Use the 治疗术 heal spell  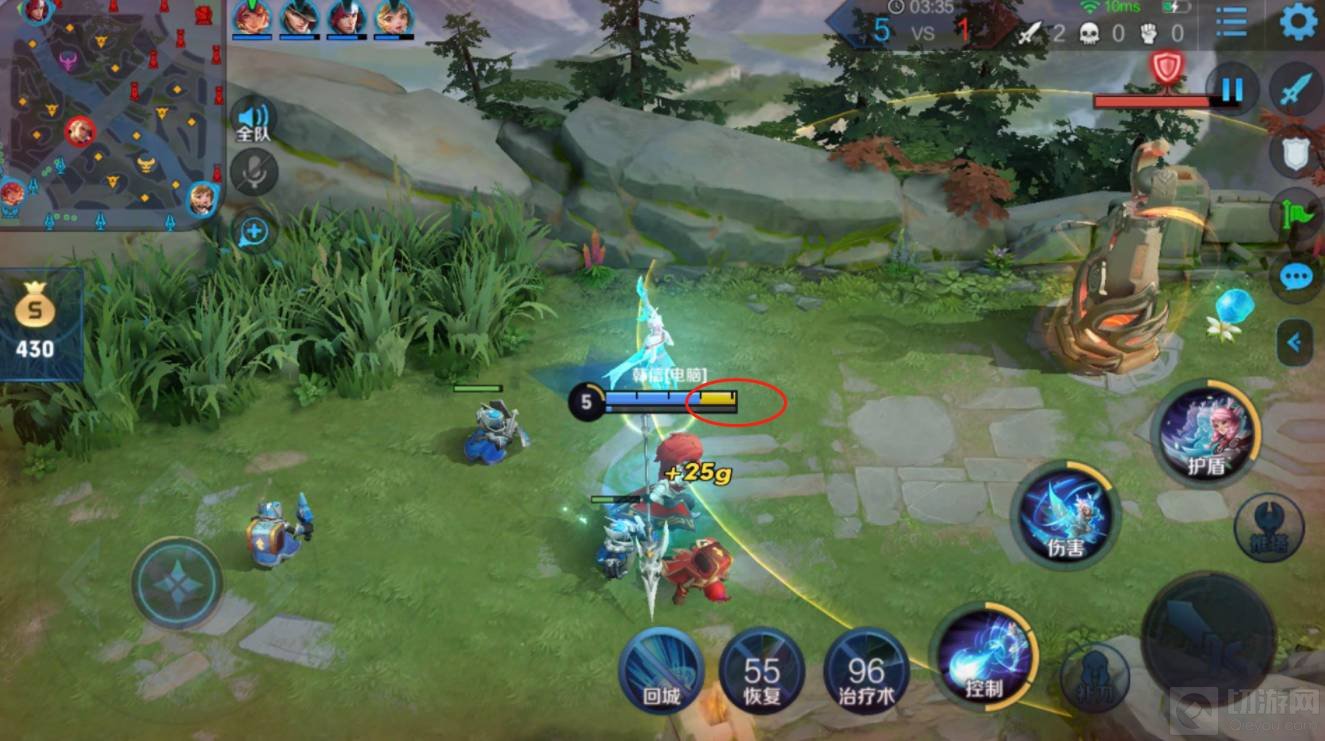[x=866, y=670]
